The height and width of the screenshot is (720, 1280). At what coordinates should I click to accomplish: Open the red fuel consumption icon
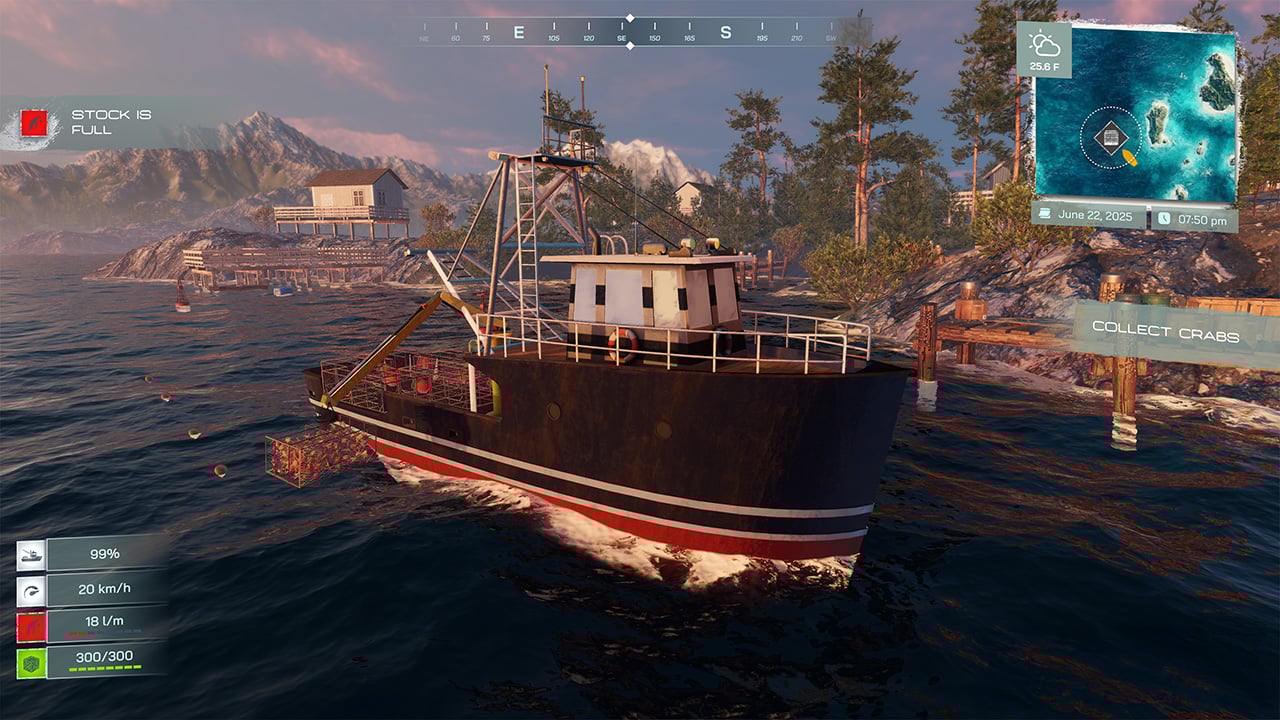click(32, 625)
